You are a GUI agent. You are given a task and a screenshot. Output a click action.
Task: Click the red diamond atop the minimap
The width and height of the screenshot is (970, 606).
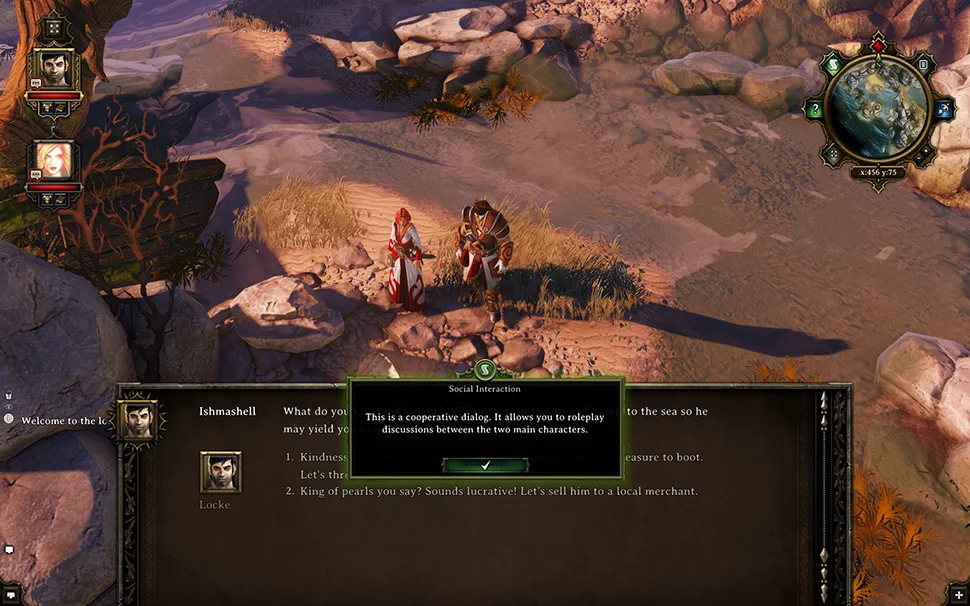(878, 46)
